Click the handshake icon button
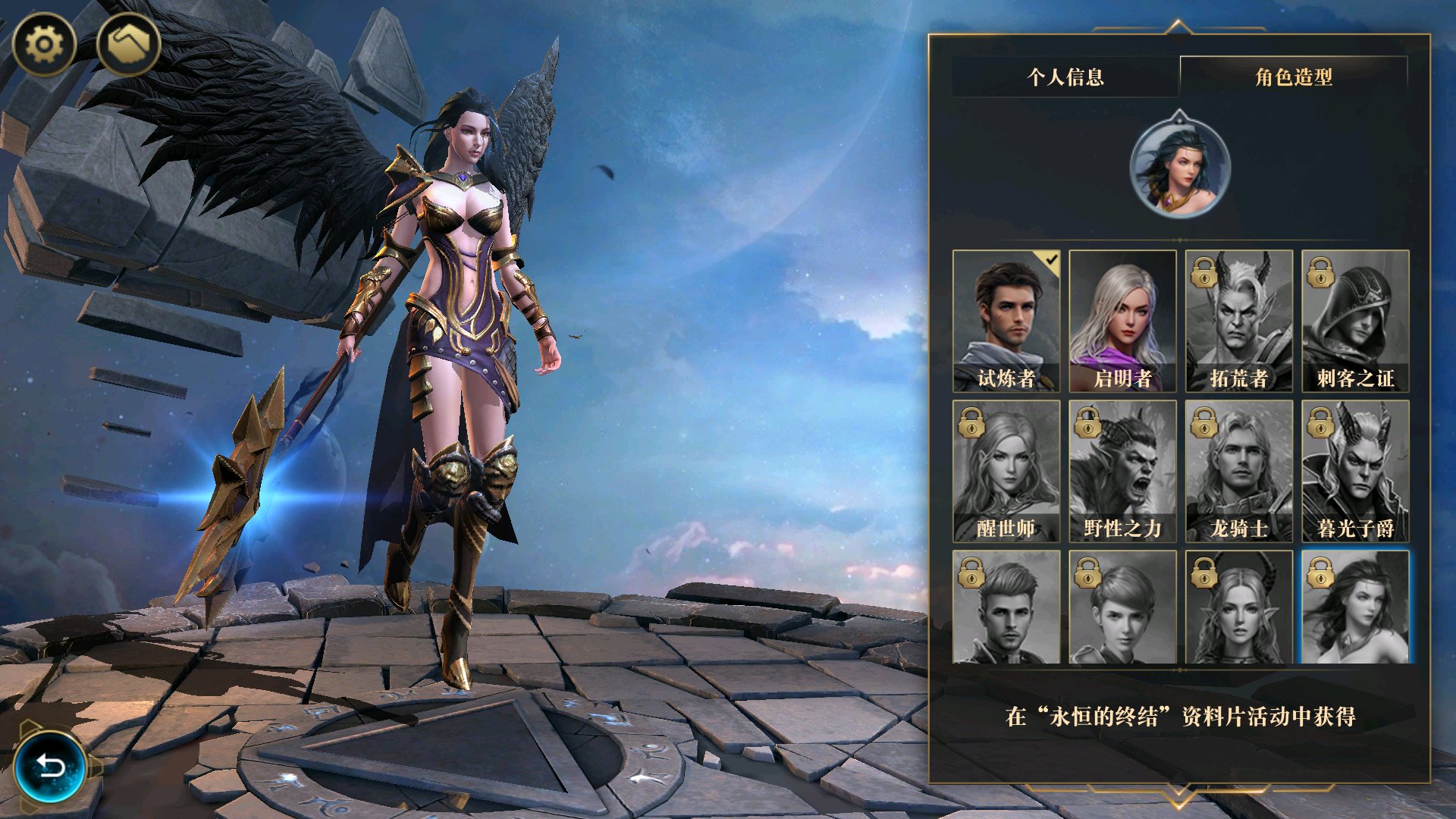1456x819 pixels. point(128,44)
